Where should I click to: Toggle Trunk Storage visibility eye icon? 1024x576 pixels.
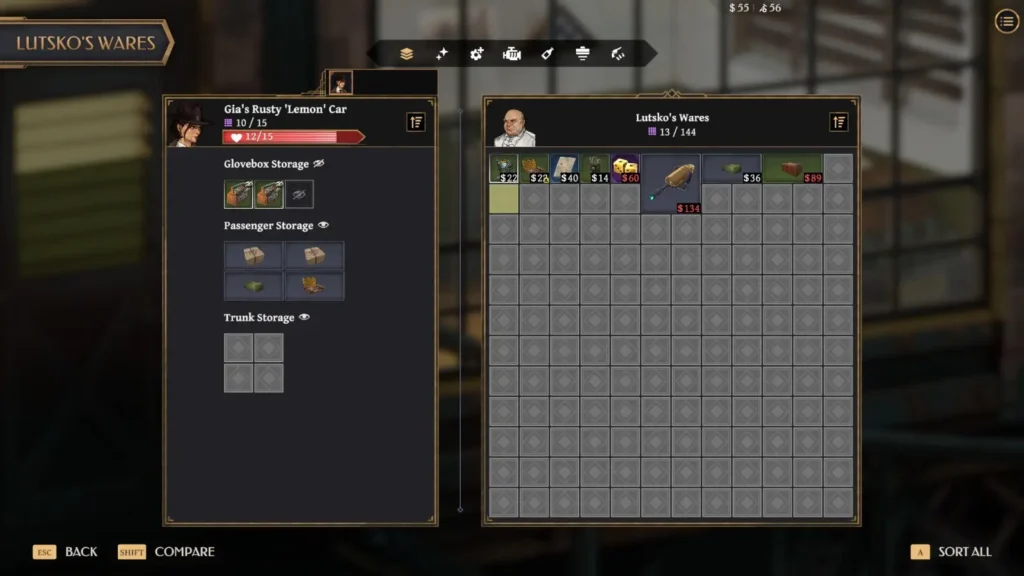pyautogui.click(x=304, y=318)
